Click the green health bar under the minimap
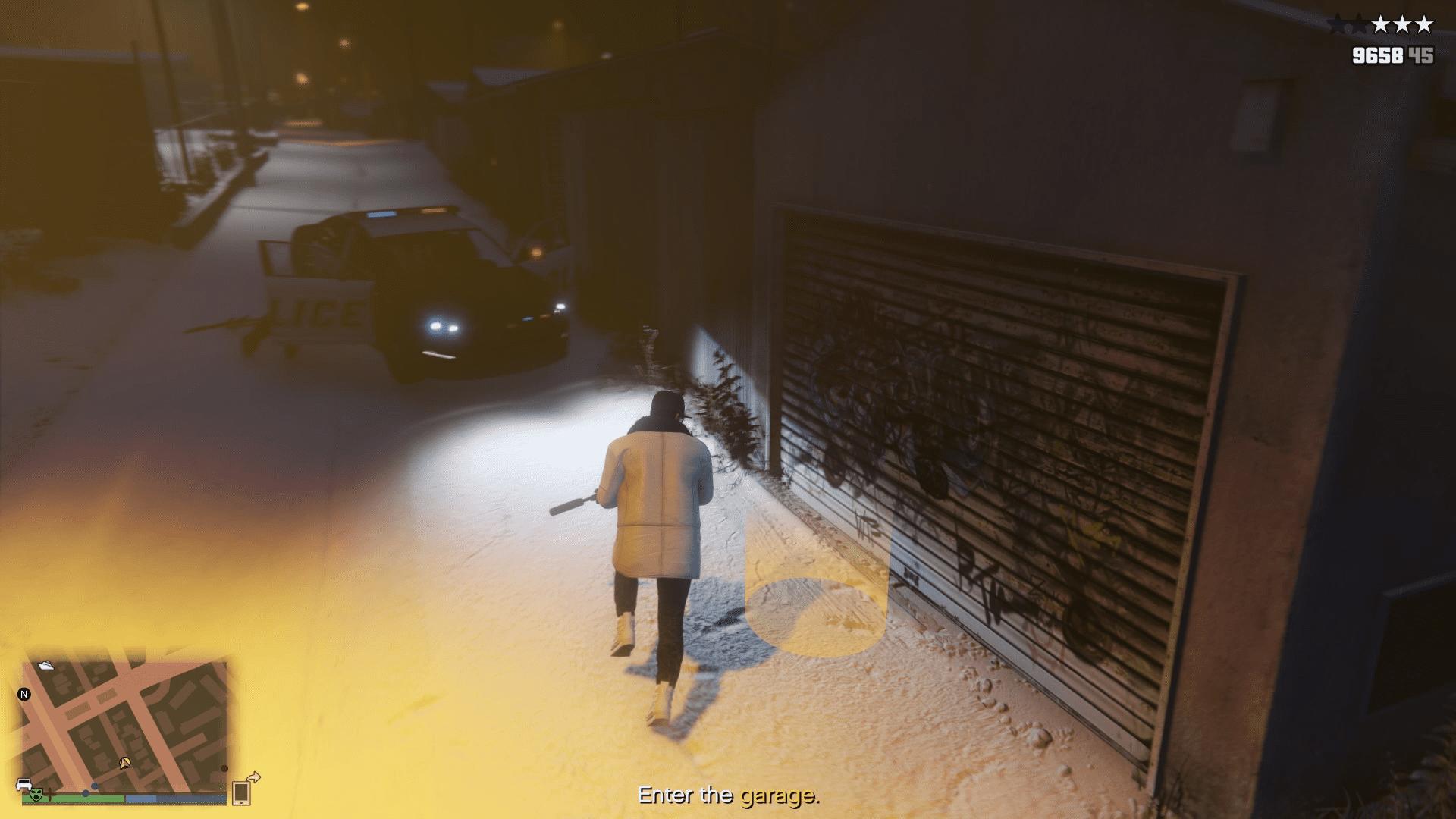This screenshot has width=1456, height=819. coord(72,796)
